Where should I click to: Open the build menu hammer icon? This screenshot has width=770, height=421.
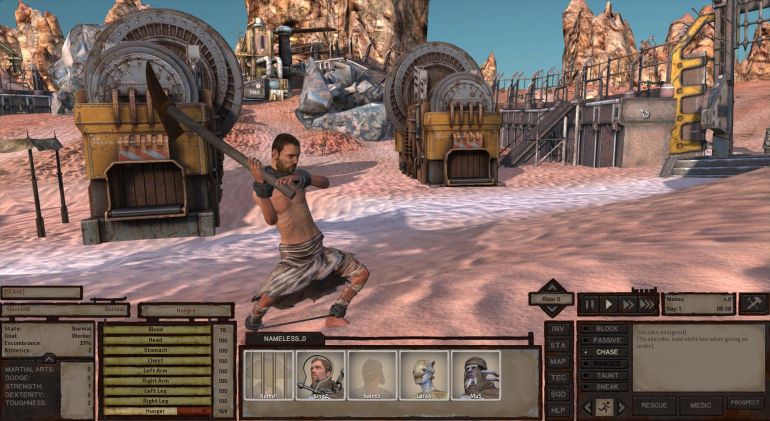coord(753,303)
